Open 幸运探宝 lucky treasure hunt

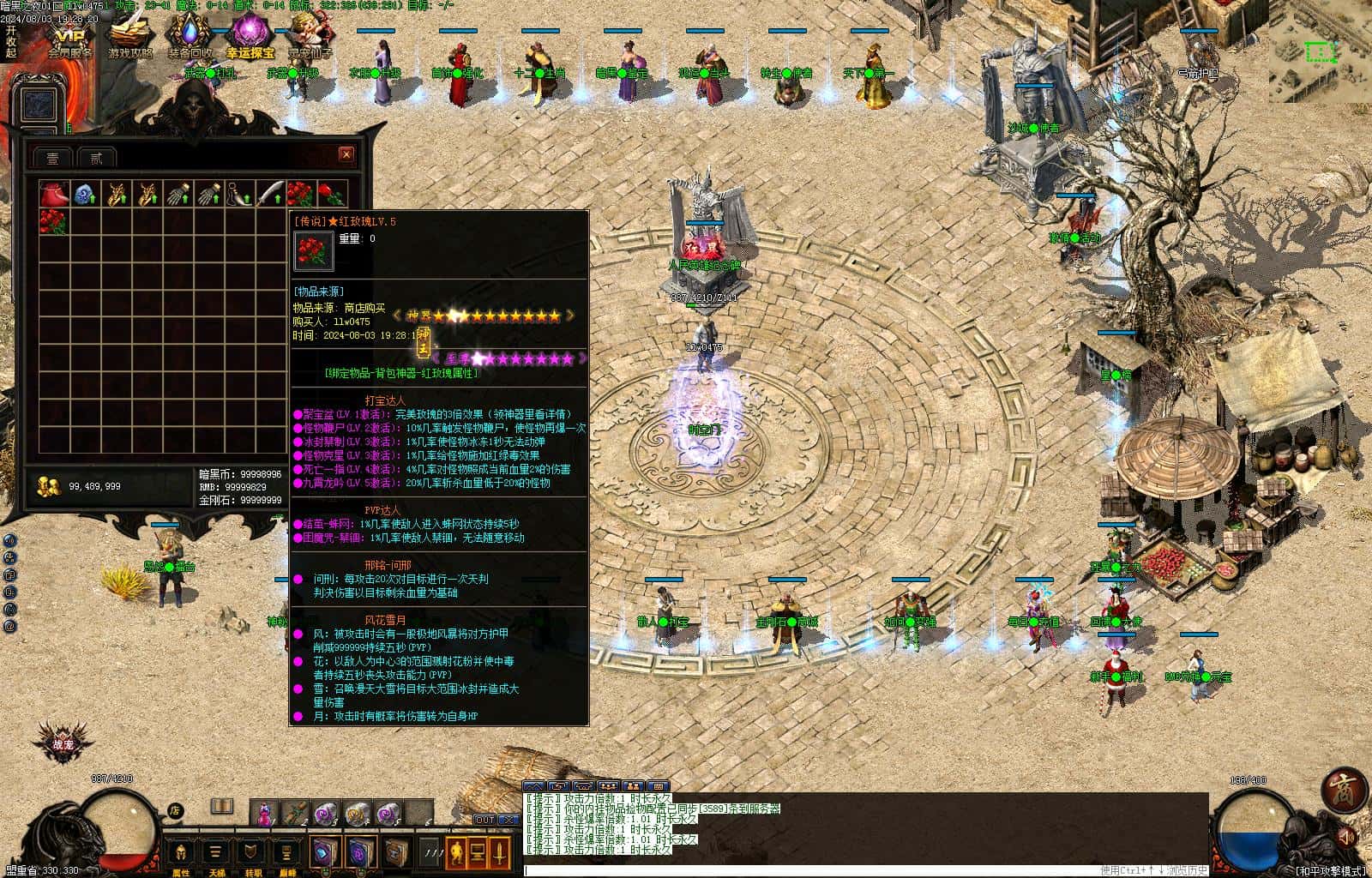pyautogui.click(x=250, y=38)
